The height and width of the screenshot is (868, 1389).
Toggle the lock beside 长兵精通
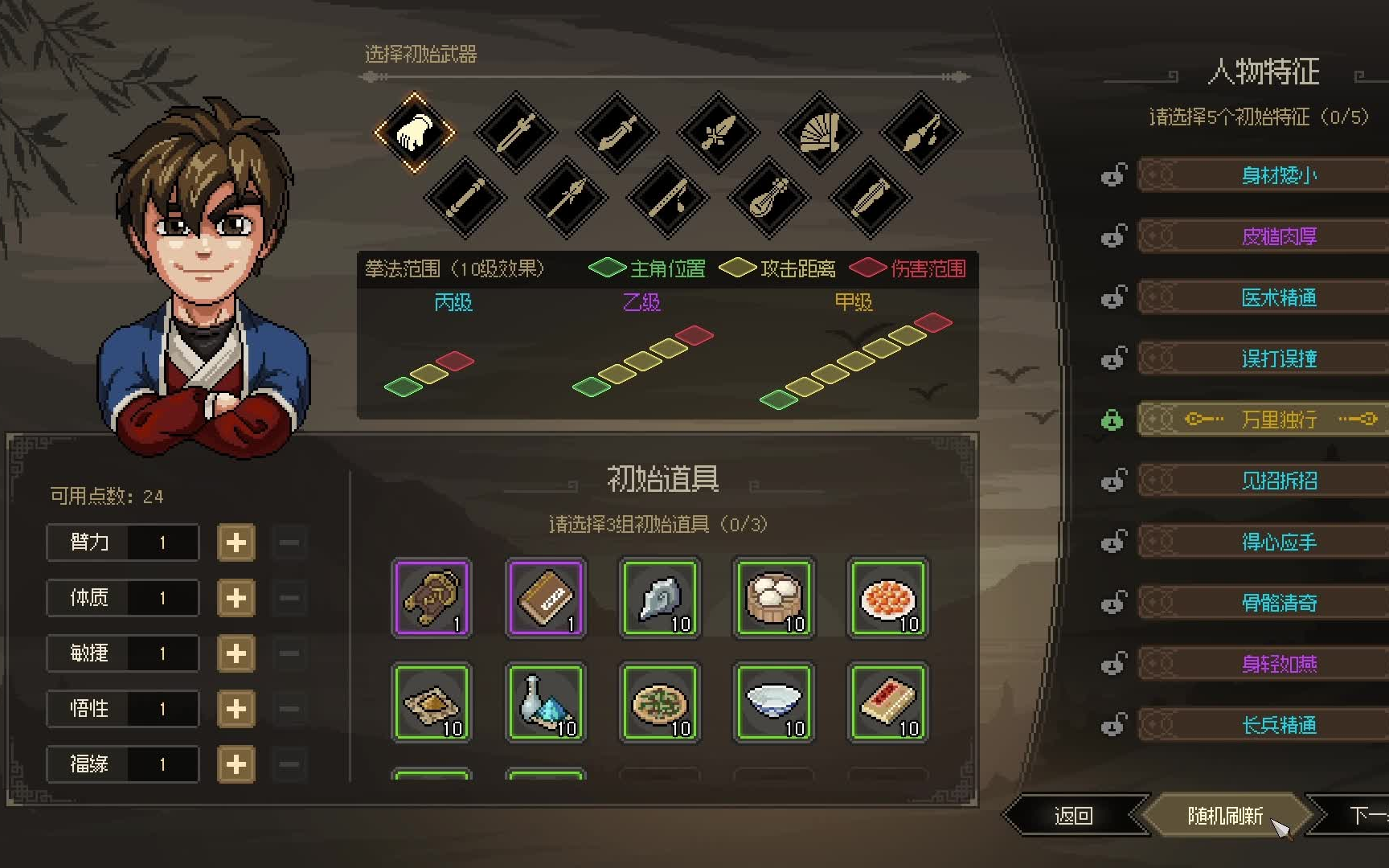pos(1114,724)
